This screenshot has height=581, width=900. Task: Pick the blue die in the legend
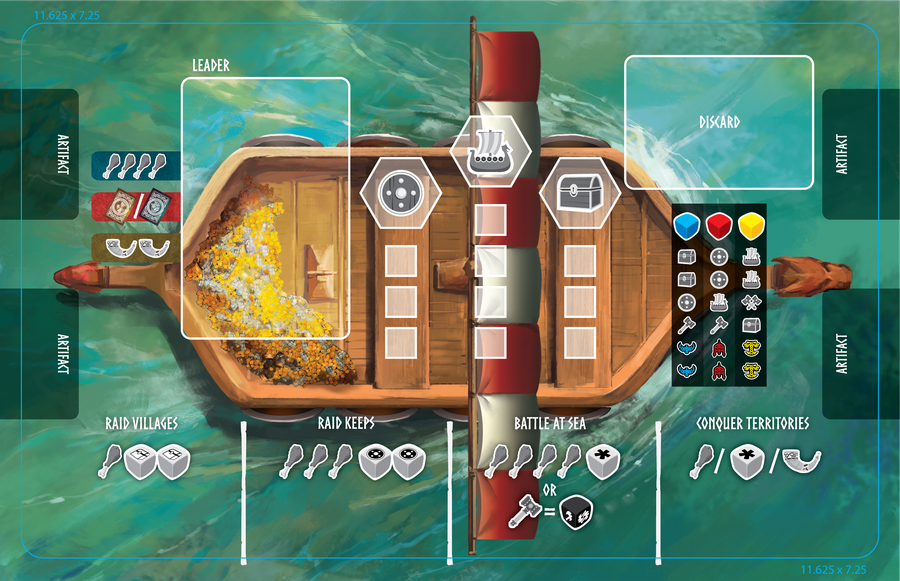(686, 226)
